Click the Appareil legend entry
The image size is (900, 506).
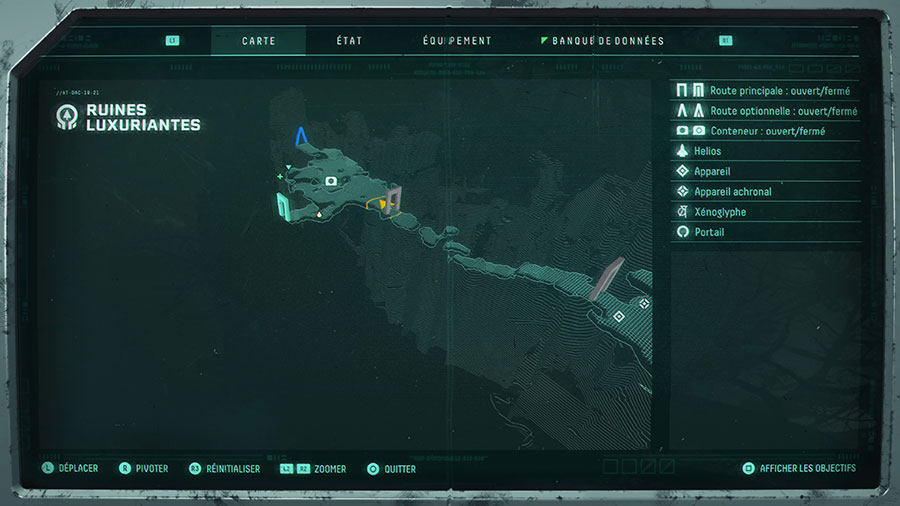tap(766, 171)
